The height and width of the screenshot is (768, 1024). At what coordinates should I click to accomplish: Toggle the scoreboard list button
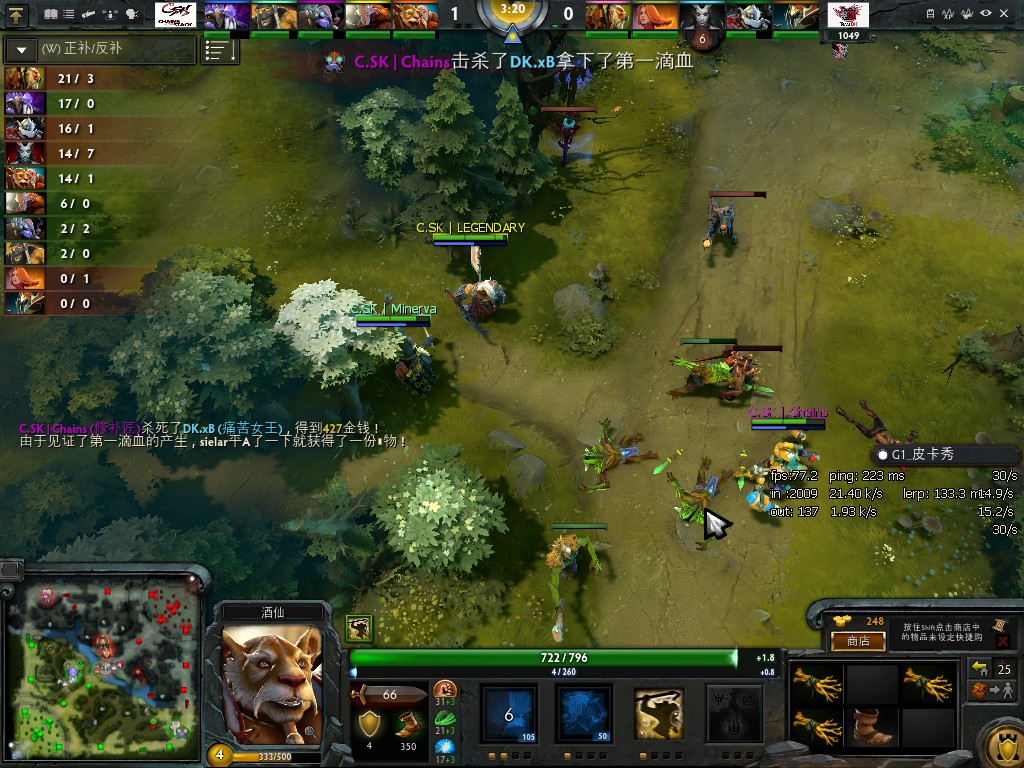coord(220,50)
